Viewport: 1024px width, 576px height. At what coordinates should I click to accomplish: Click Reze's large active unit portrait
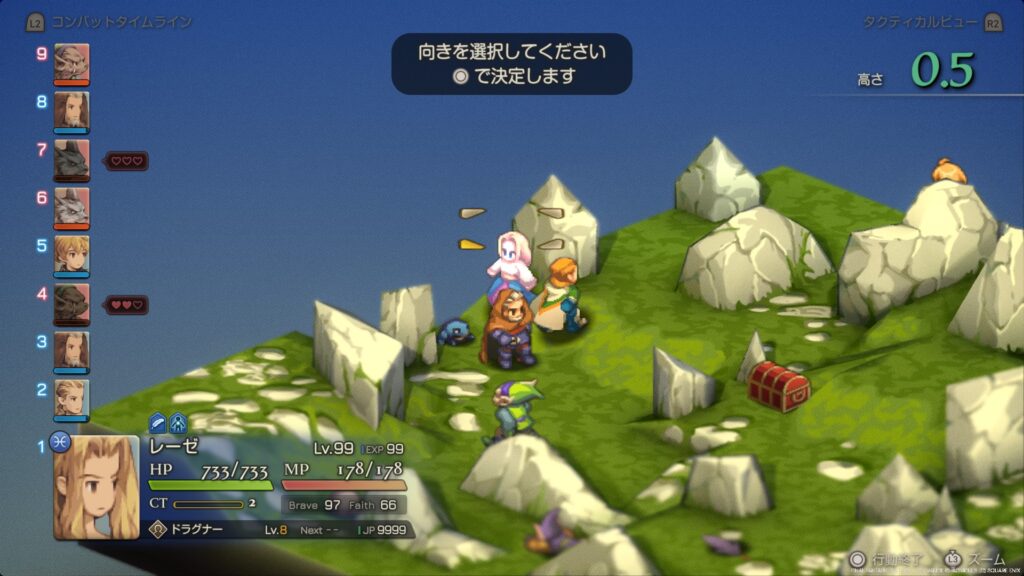[96, 486]
